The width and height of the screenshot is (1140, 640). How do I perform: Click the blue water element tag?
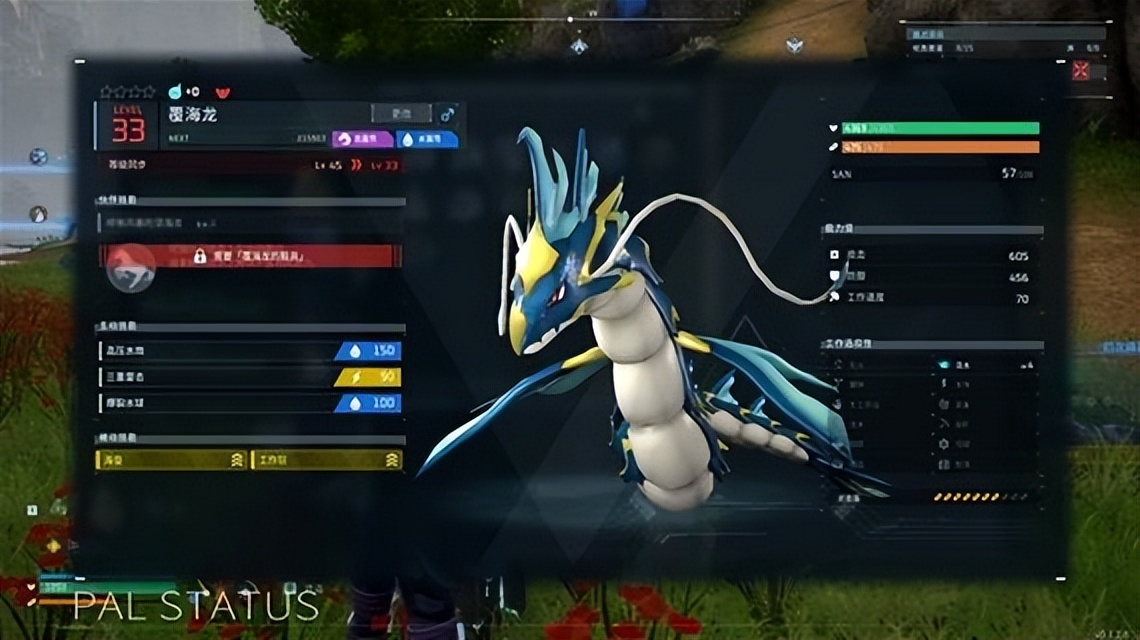coord(427,139)
